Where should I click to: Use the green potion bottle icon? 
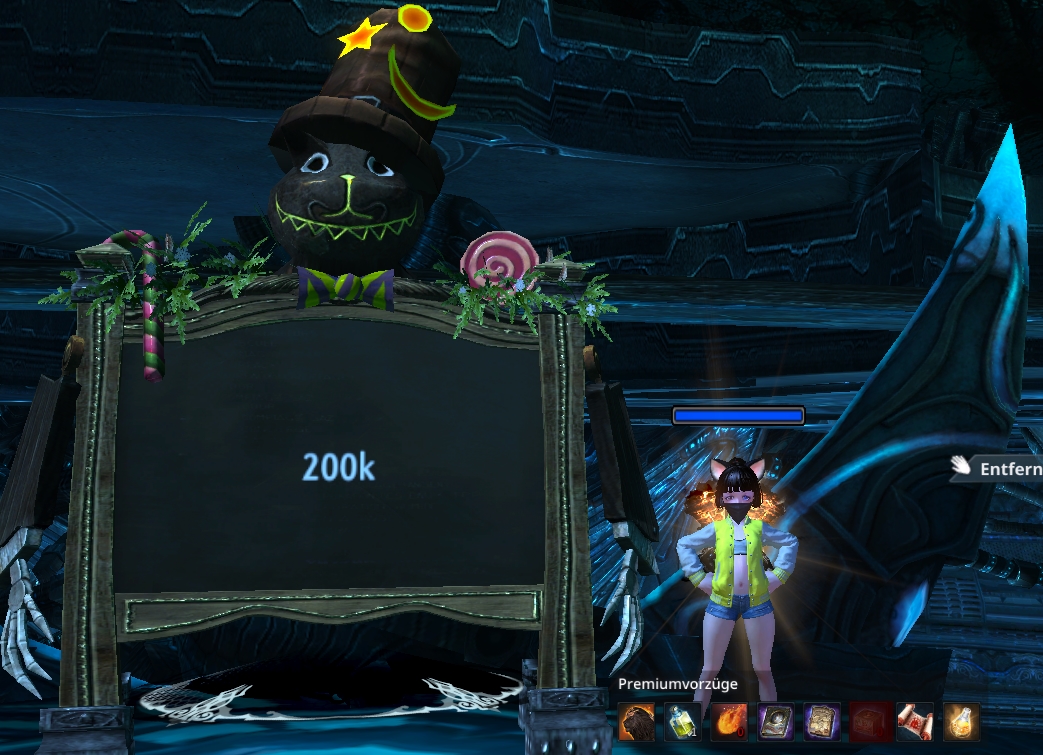point(682,720)
